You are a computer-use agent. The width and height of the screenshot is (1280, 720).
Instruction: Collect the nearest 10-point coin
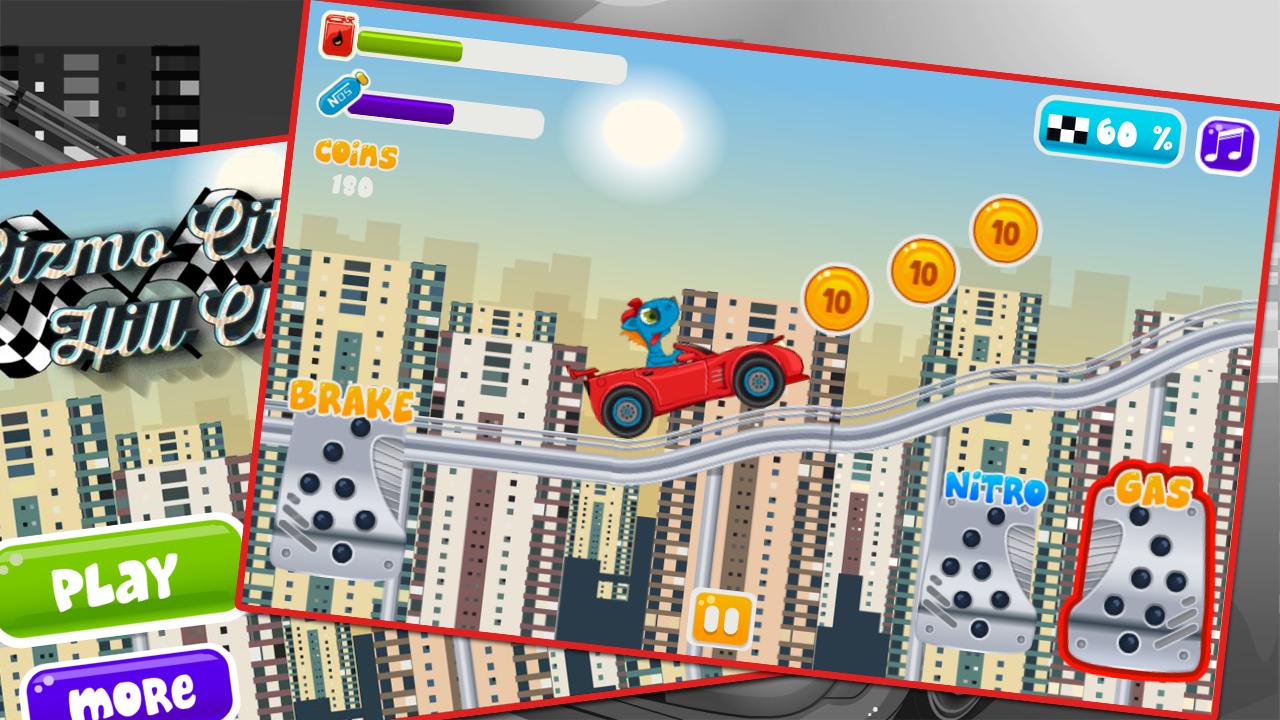(835, 300)
